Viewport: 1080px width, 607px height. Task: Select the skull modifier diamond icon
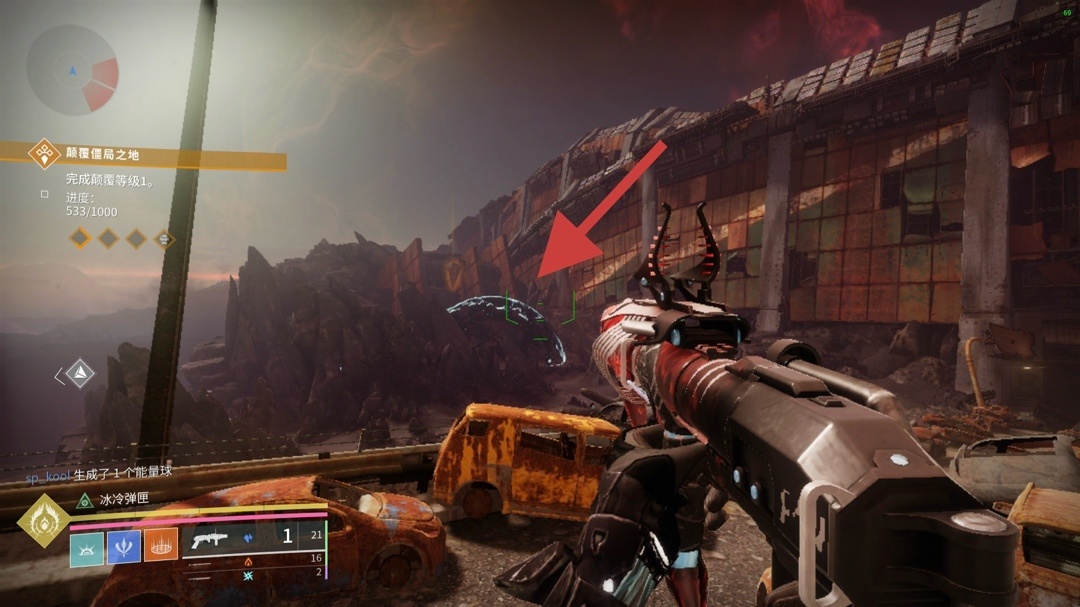point(162,239)
